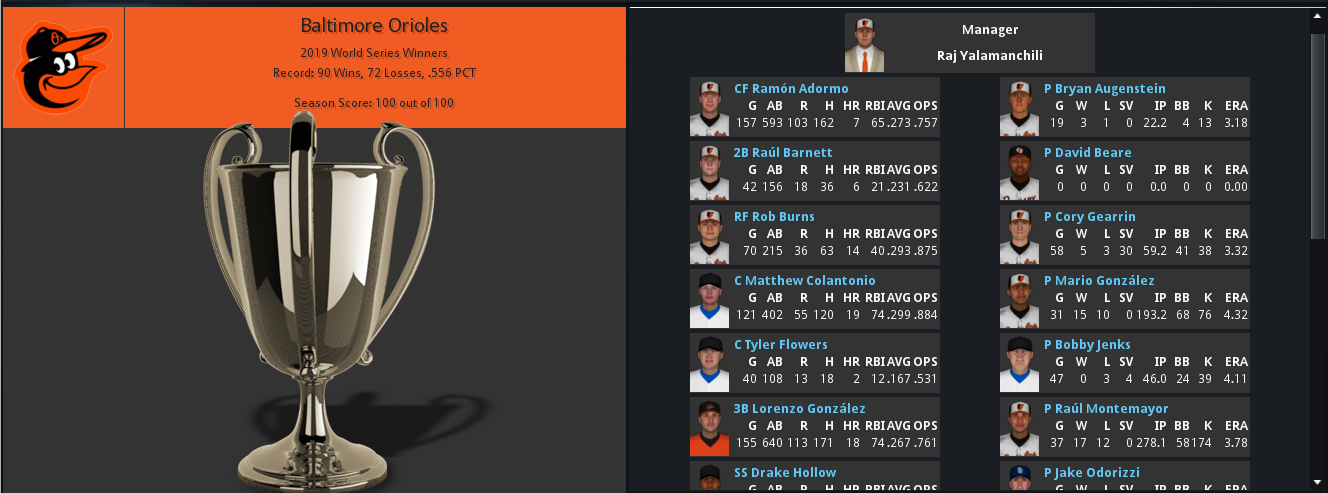
Task: Click the manager's portrait photo
Action: pyautogui.click(x=865, y=43)
